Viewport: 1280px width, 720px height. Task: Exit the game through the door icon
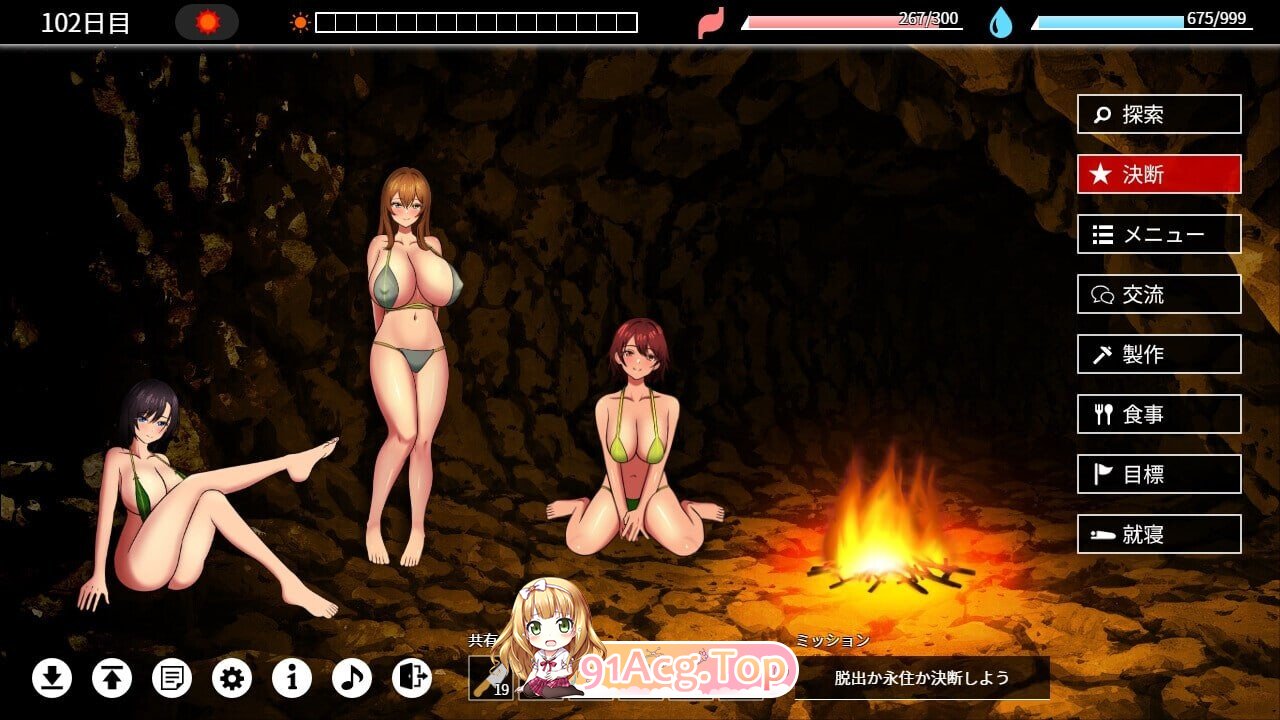coord(410,678)
